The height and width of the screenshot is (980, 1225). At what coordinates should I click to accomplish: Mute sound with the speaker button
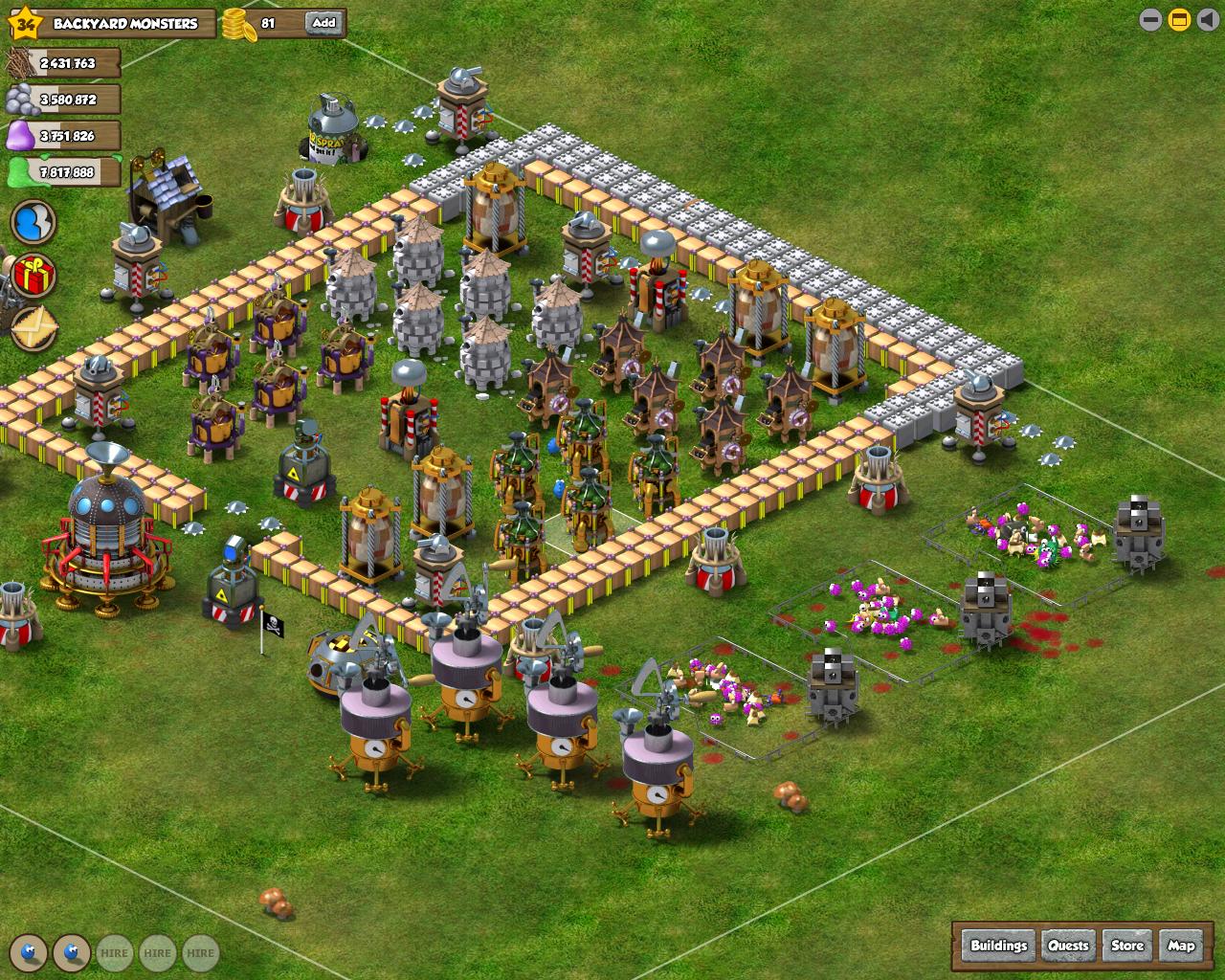point(1206,19)
